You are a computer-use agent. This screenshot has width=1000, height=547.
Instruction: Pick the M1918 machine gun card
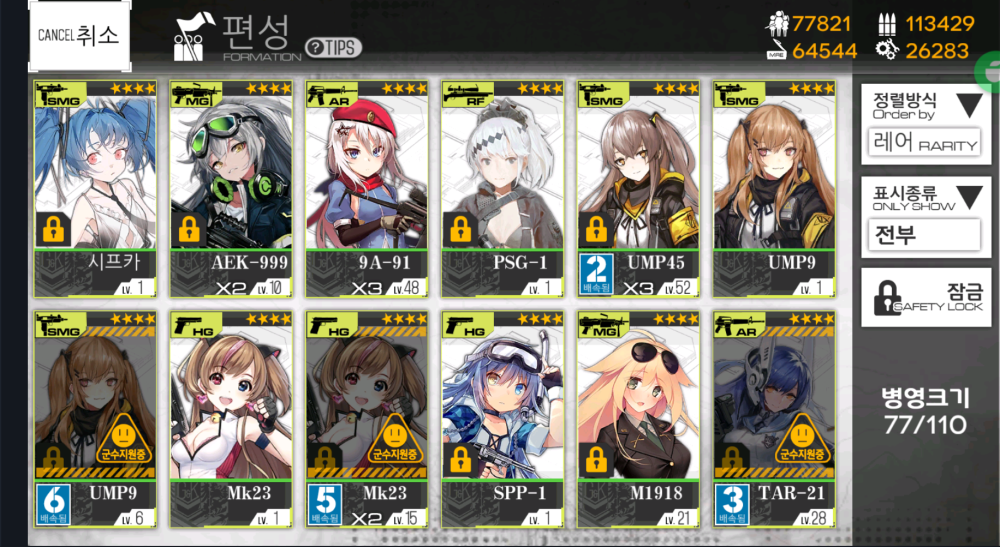tap(638, 420)
